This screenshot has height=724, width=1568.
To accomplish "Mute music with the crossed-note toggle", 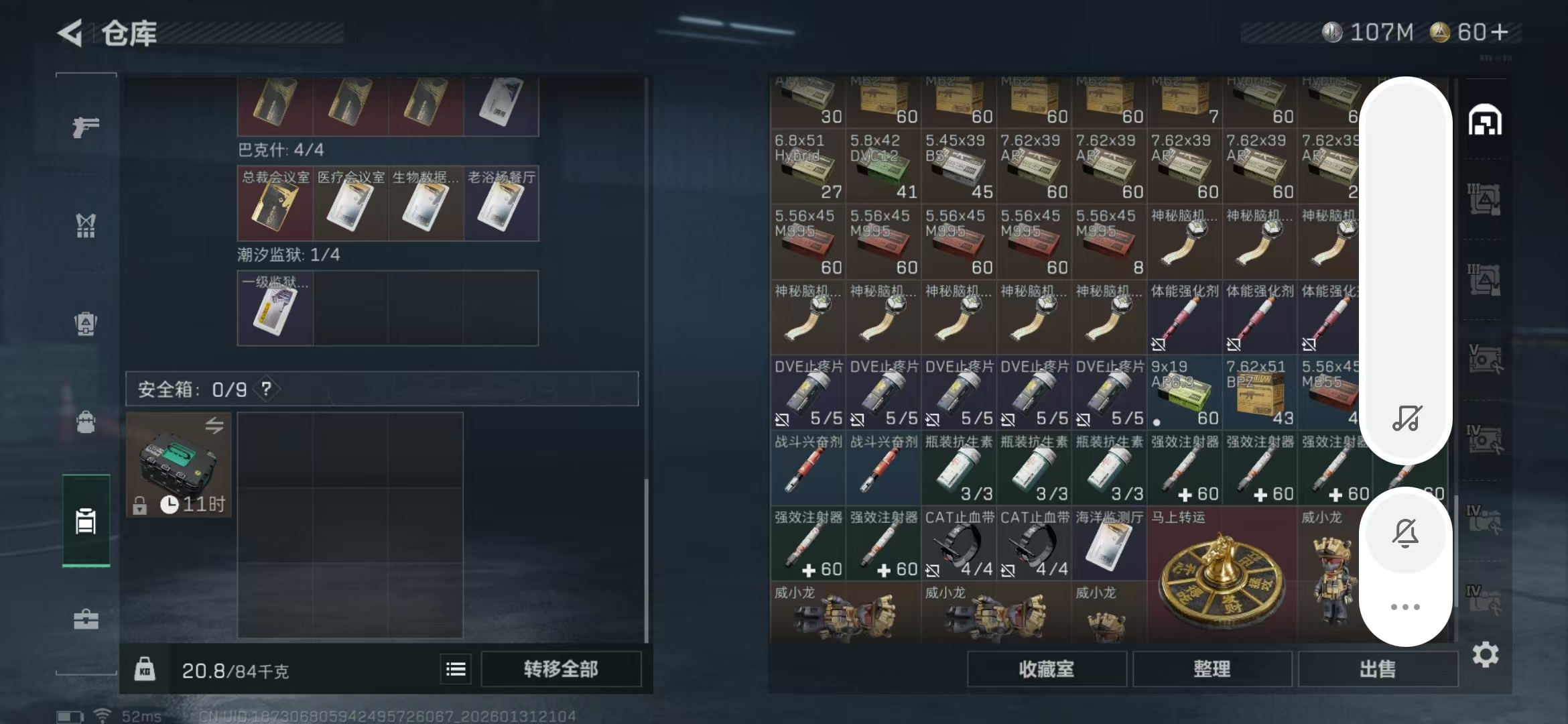I will [x=1407, y=417].
